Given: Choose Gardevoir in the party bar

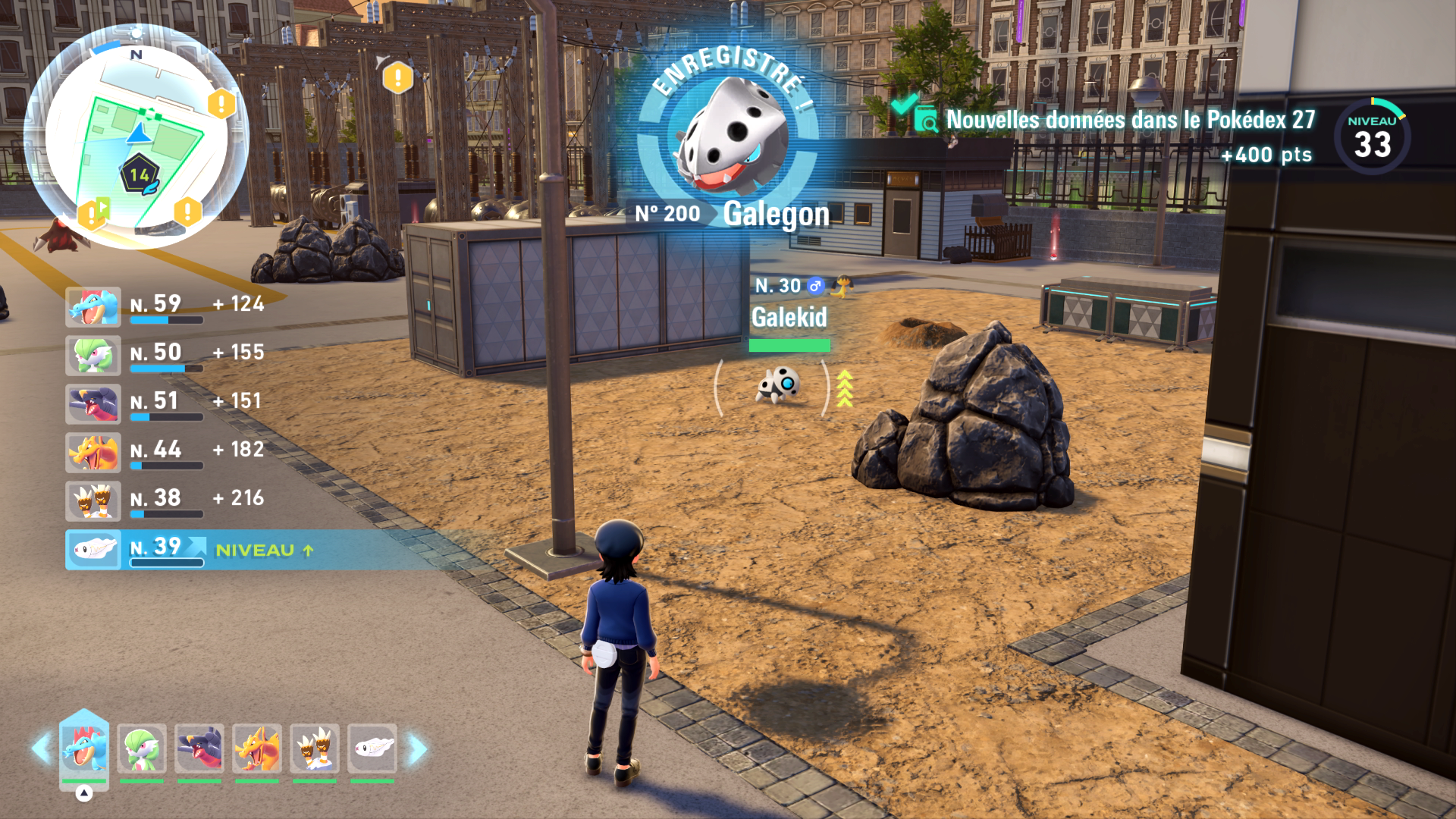Looking at the screenshot, I should coord(142,749).
